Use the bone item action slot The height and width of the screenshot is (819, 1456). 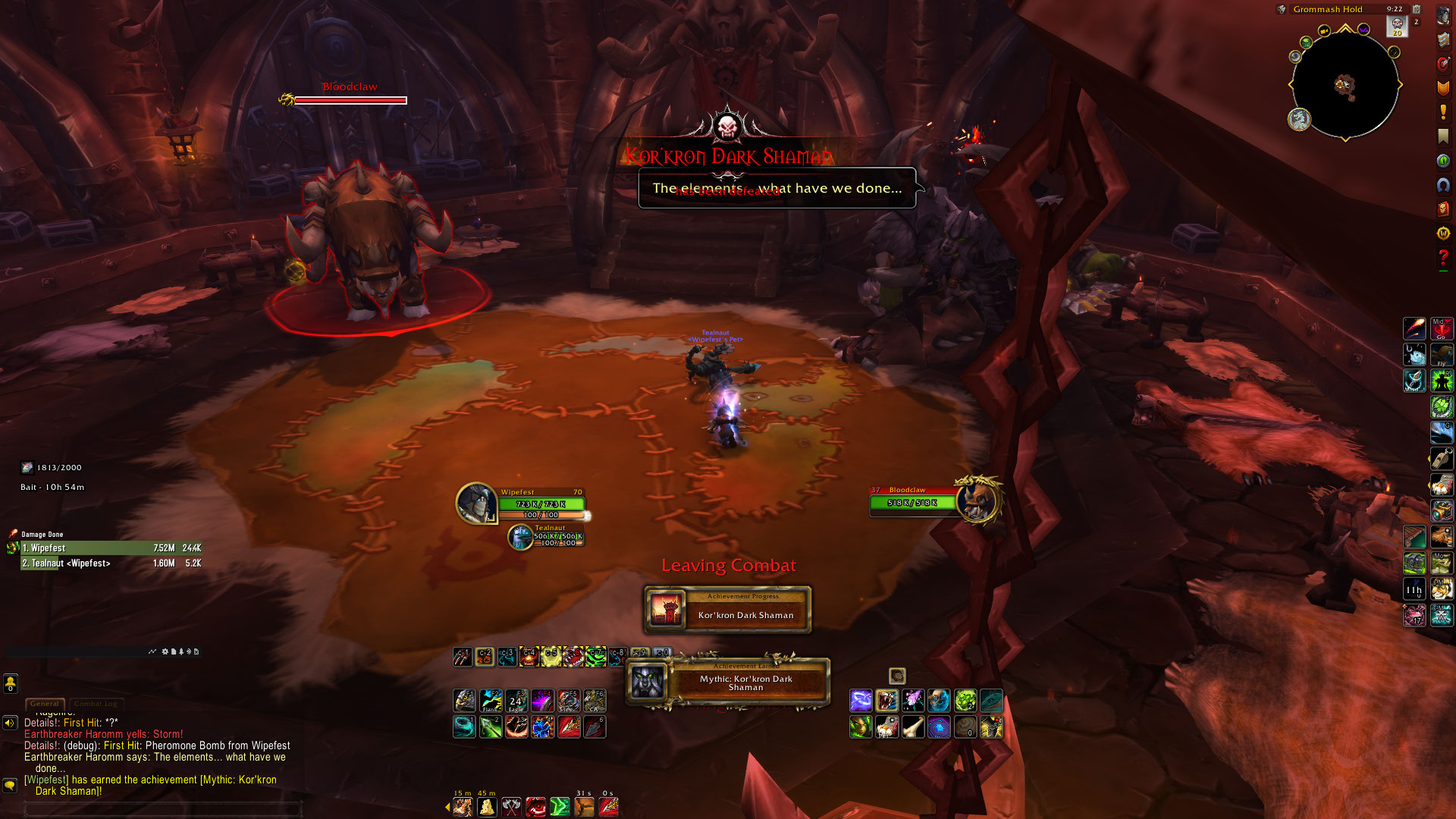click(913, 727)
